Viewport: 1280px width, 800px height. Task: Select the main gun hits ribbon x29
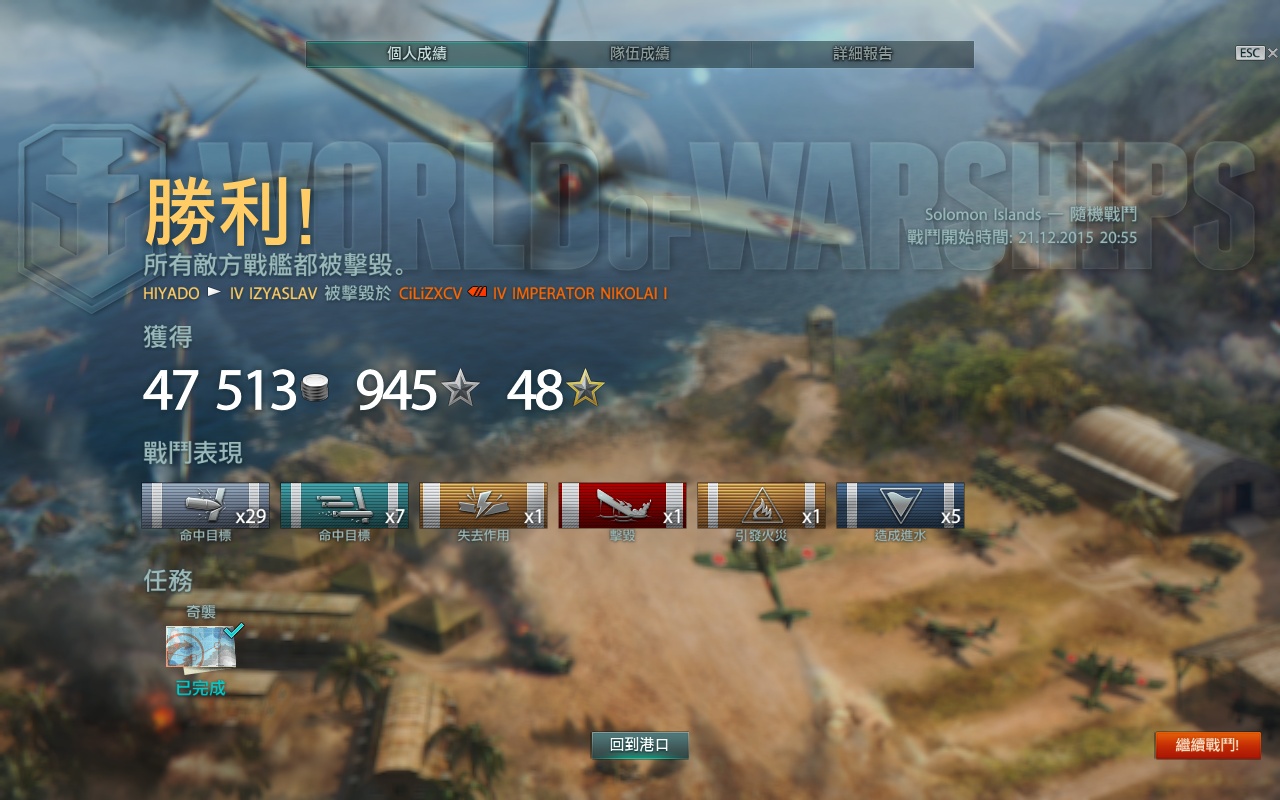tap(205, 505)
